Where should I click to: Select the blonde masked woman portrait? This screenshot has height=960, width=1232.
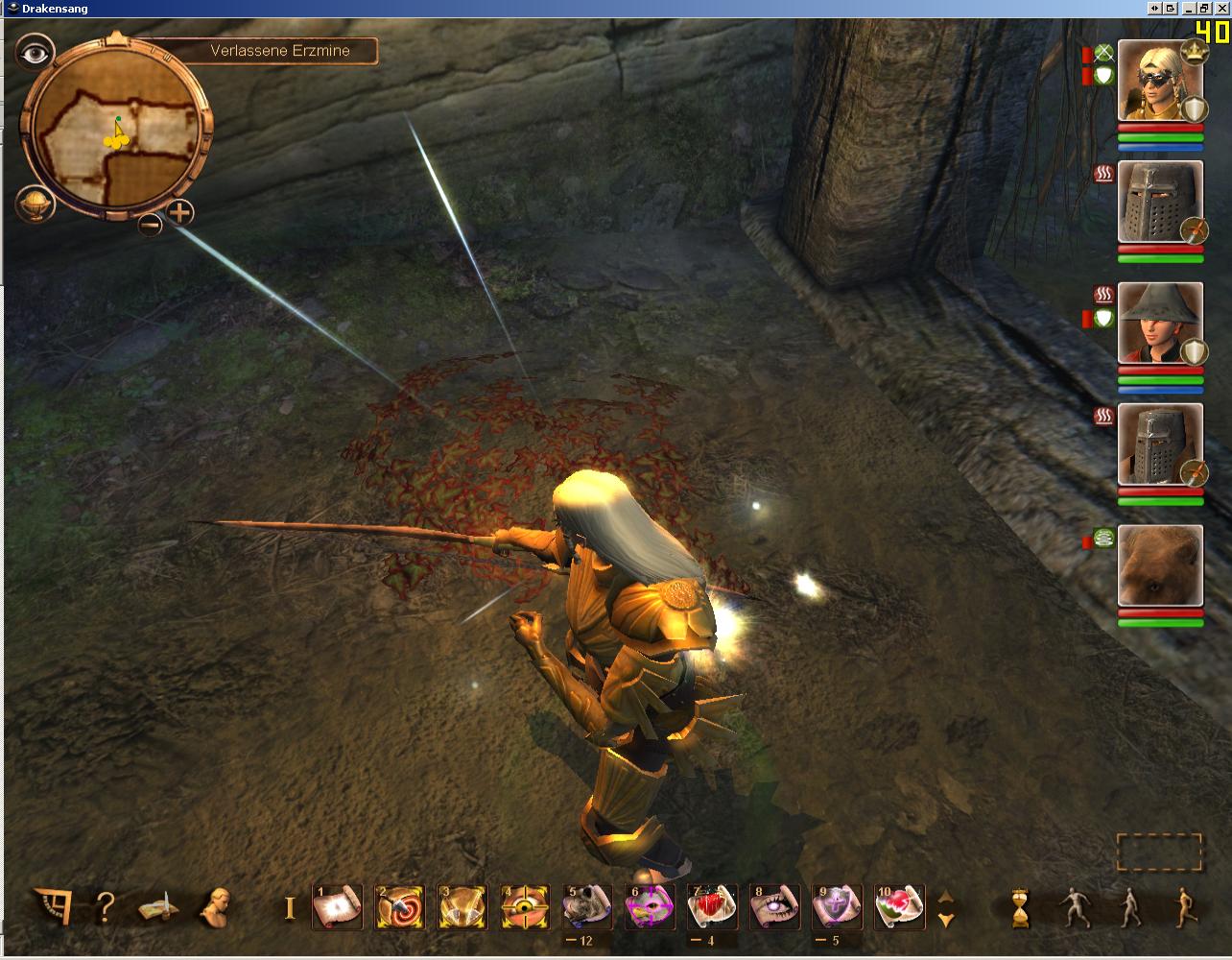(1160, 81)
